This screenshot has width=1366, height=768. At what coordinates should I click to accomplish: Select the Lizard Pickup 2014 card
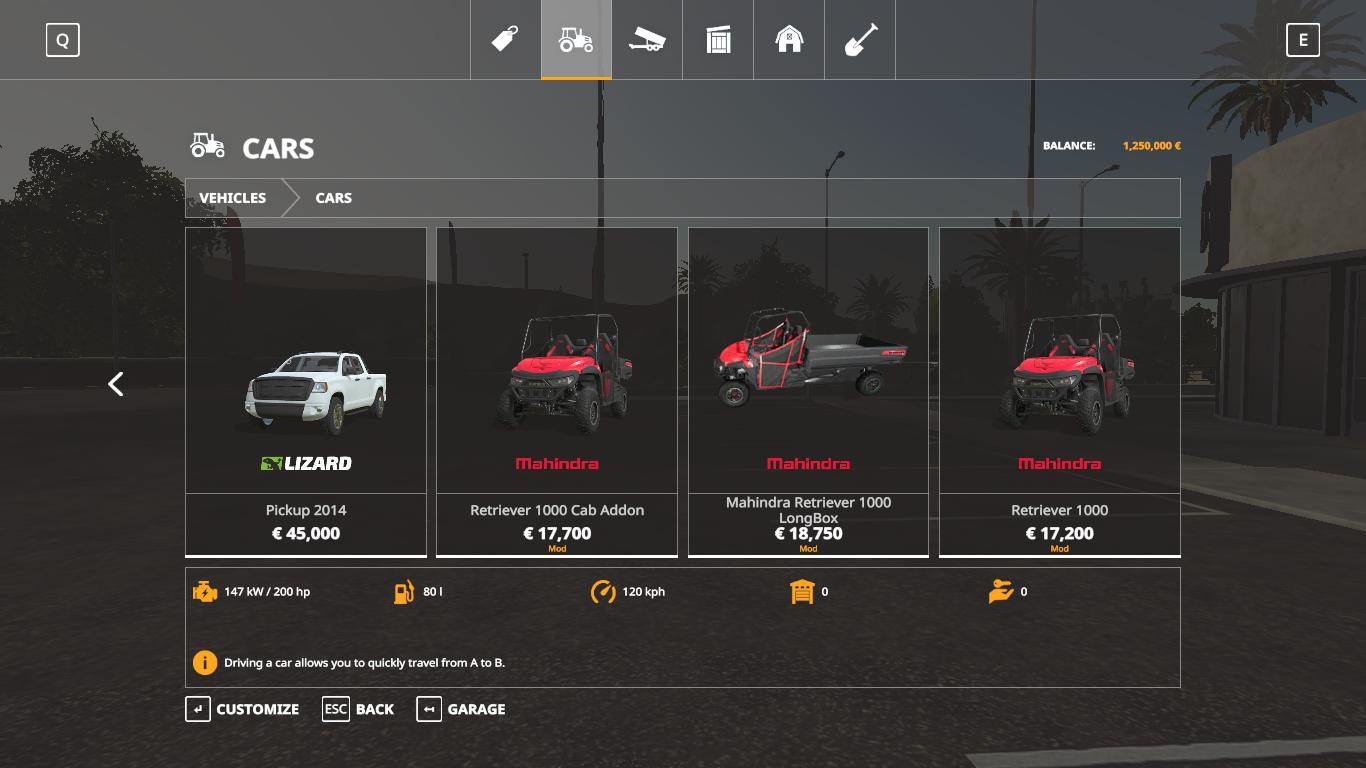coord(306,392)
